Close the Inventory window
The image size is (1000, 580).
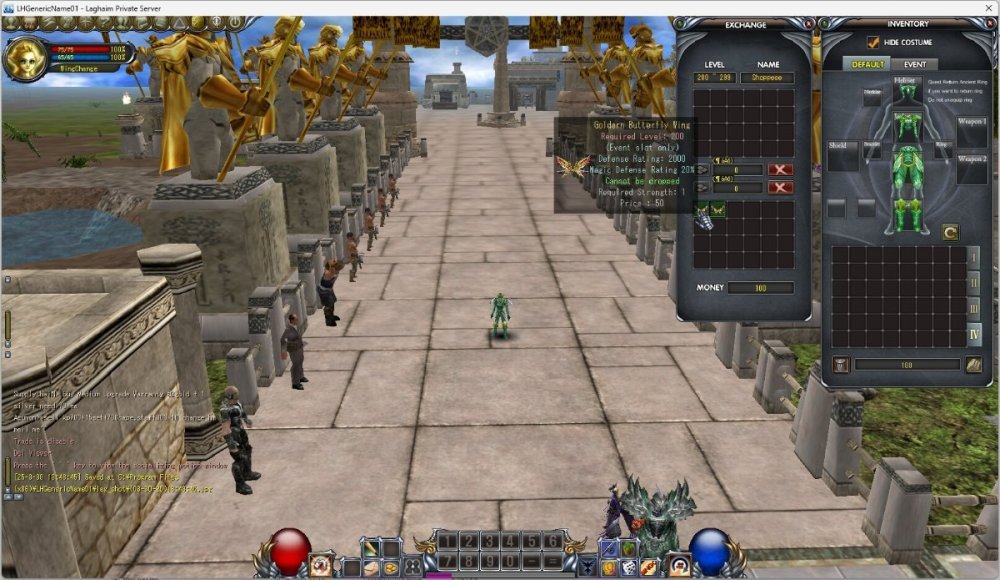(x=990, y=23)
